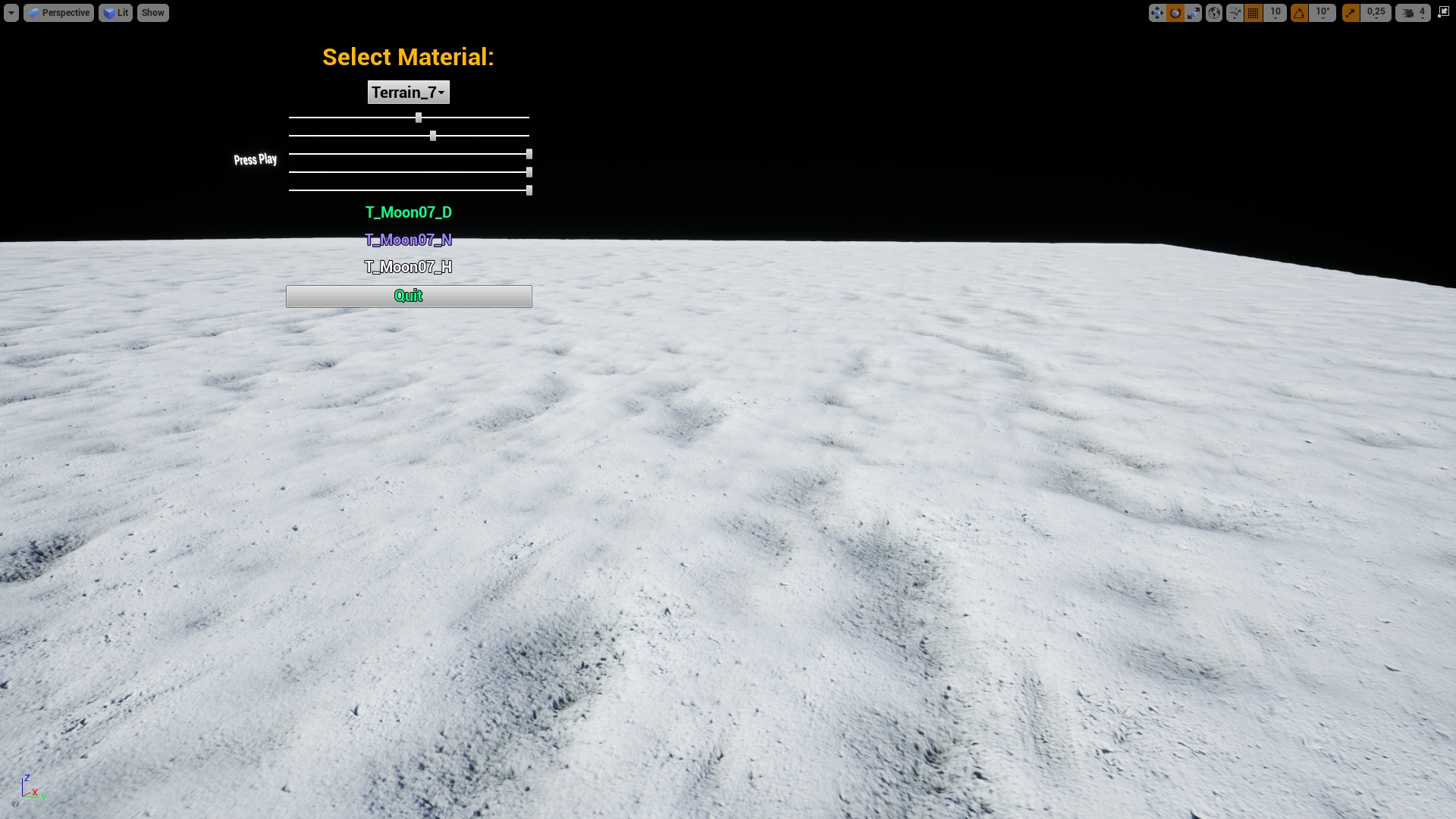The image size is (1456, 819).
Task: Click the surface snapping icon
Action: (1235, 12)
